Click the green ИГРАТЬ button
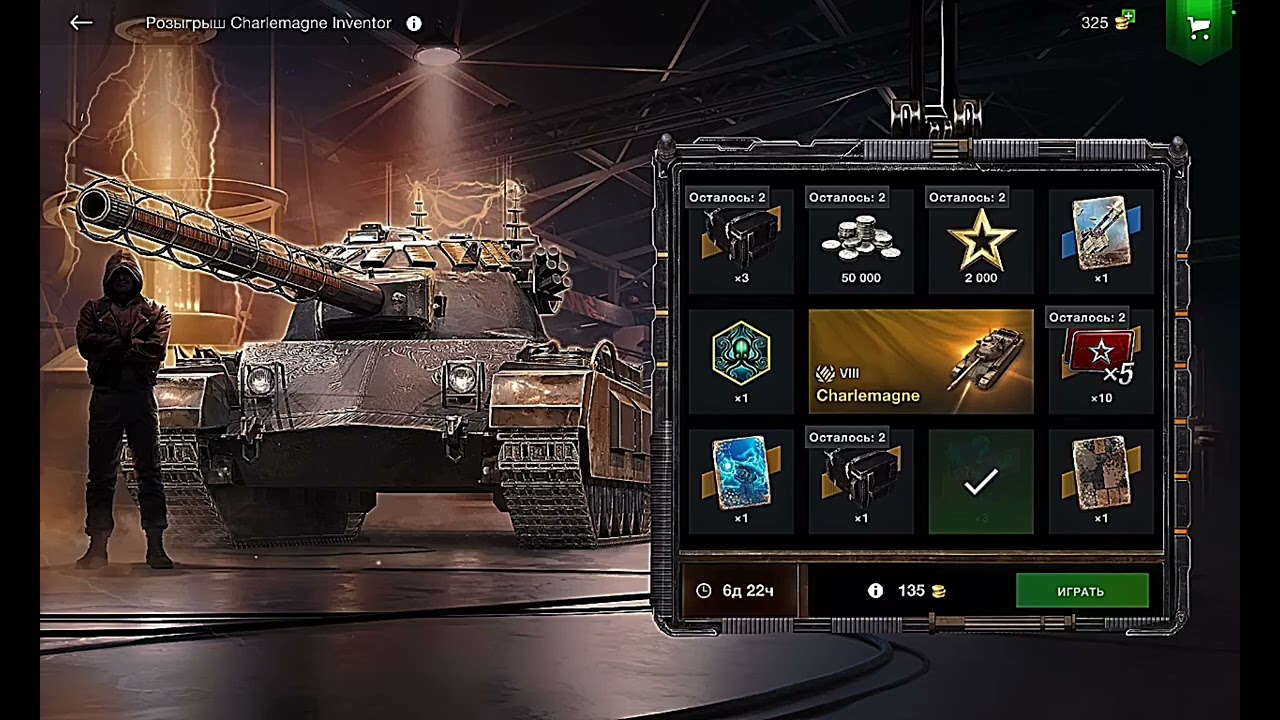The width and height of the screenshot is (1280, 720). 1081,591
